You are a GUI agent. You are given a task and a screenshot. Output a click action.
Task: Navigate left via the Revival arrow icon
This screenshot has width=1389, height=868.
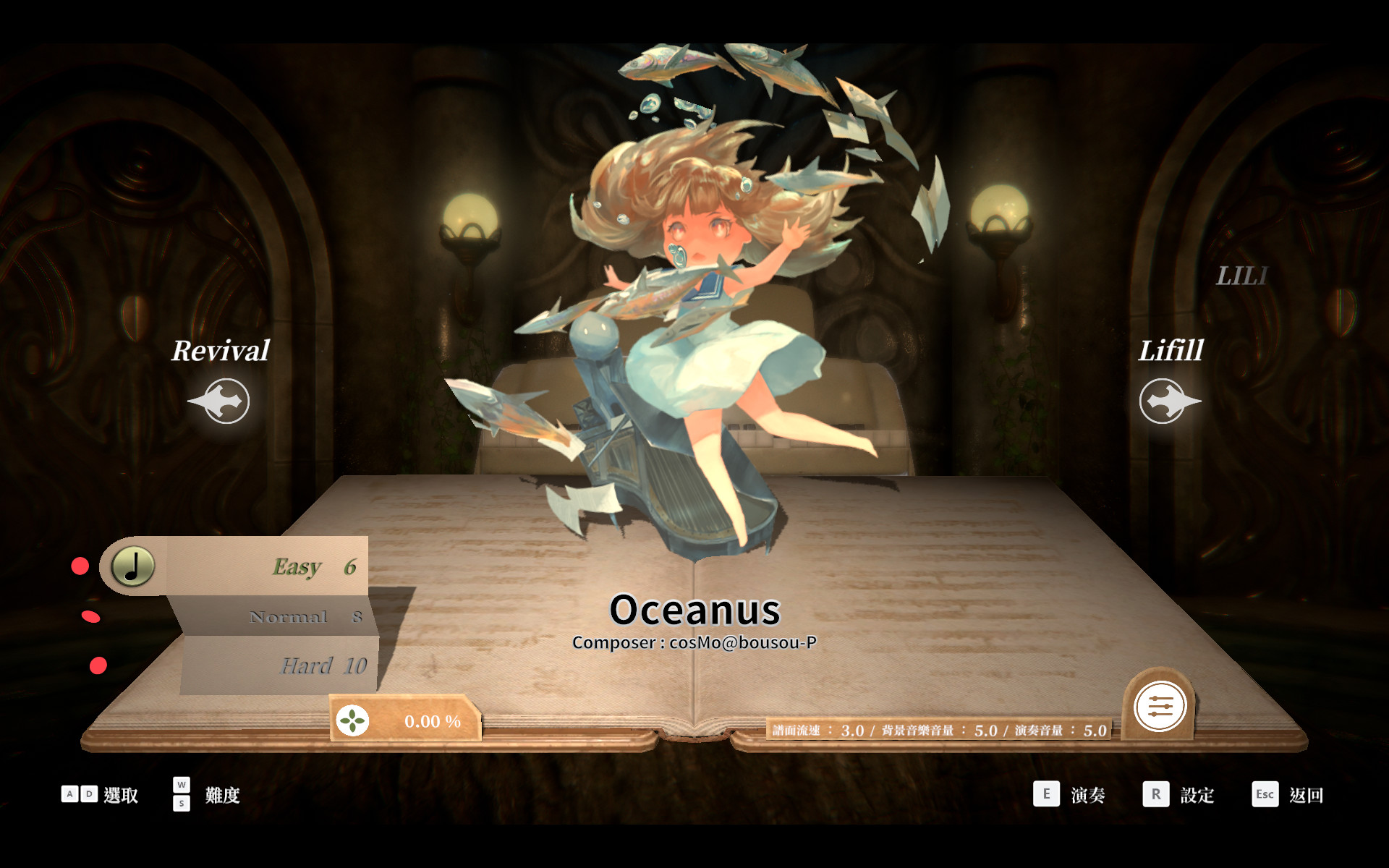pyautogui.click(x=219, y=400)
